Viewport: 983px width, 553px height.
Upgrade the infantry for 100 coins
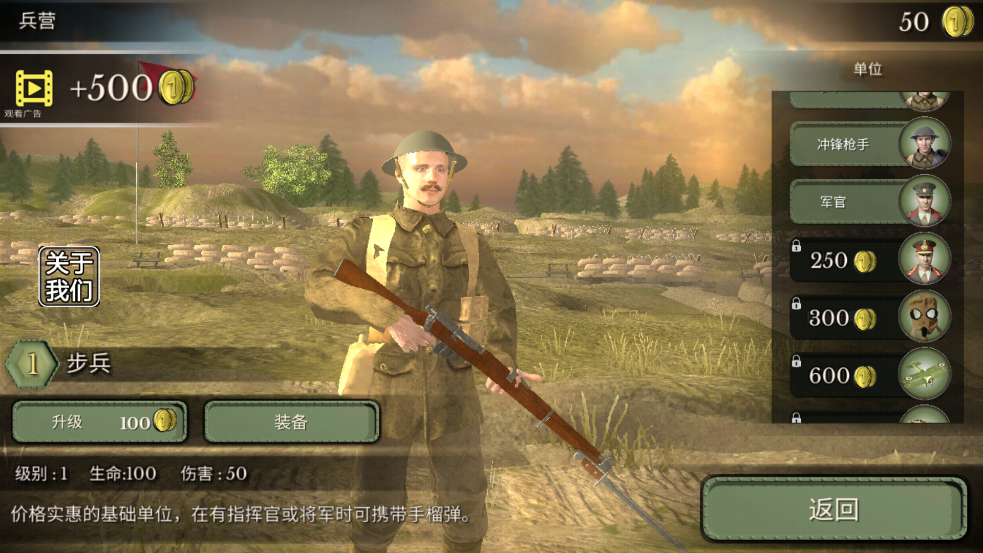tap(98, 422)
